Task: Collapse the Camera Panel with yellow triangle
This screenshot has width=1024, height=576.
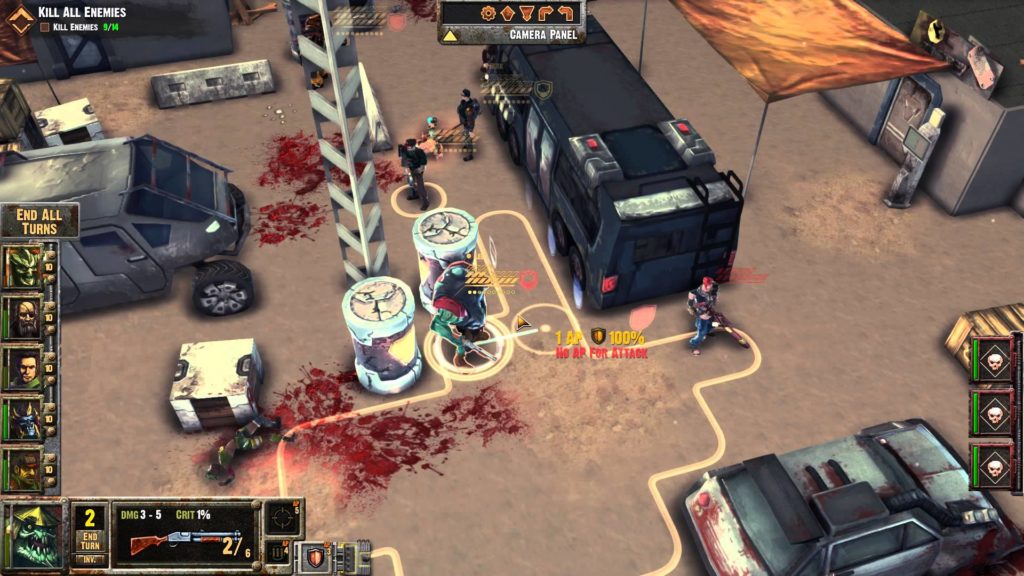Action: click(x=451, y=35)
